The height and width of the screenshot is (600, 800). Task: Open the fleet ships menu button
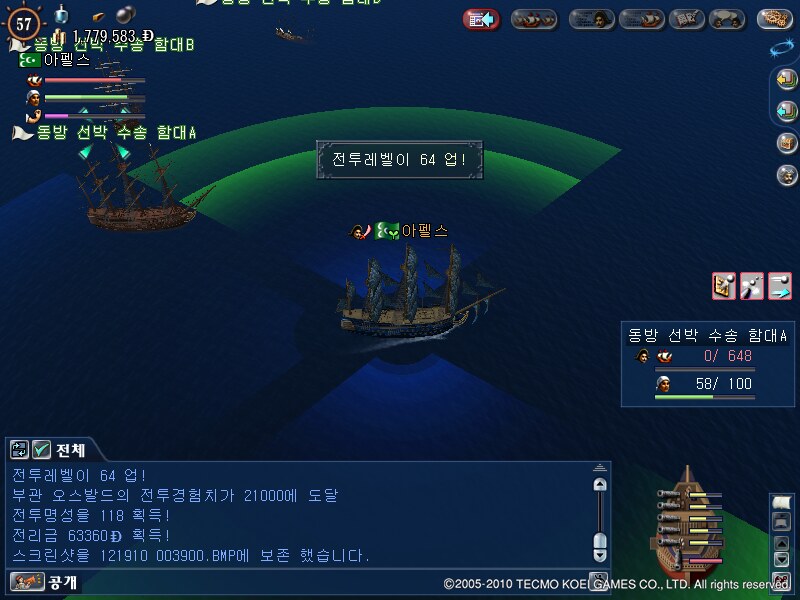tap(534, 19)
